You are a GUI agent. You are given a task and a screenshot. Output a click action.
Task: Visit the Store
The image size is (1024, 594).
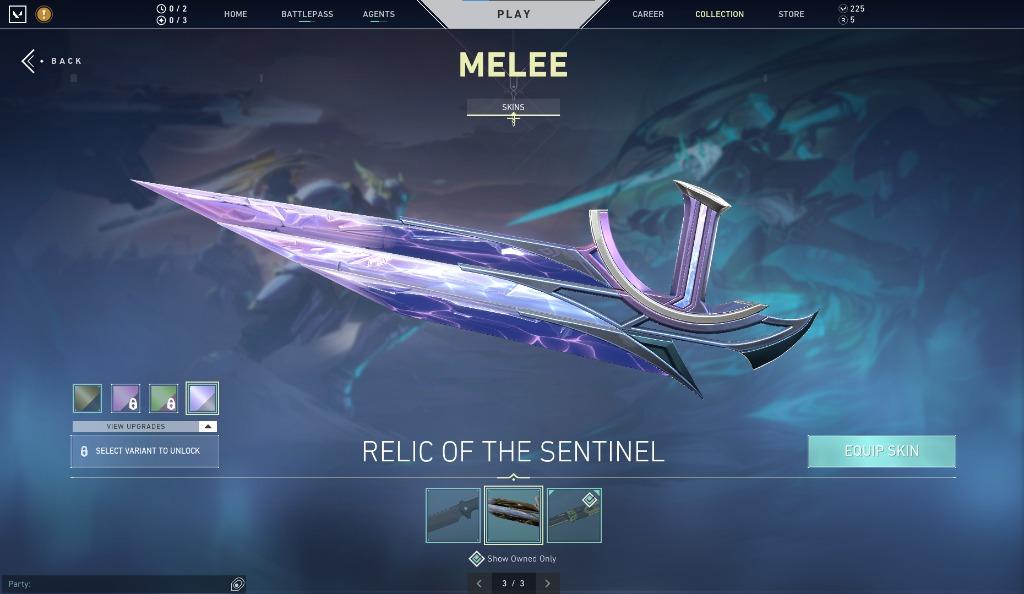tap(791, 14)
